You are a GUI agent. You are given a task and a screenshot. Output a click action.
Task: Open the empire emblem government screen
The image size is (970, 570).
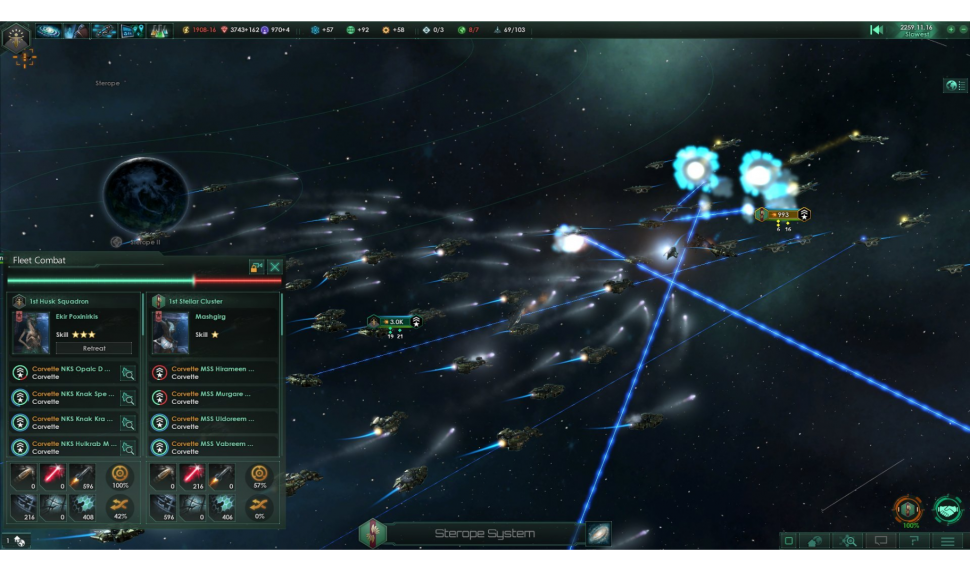(x=16, y=37)
